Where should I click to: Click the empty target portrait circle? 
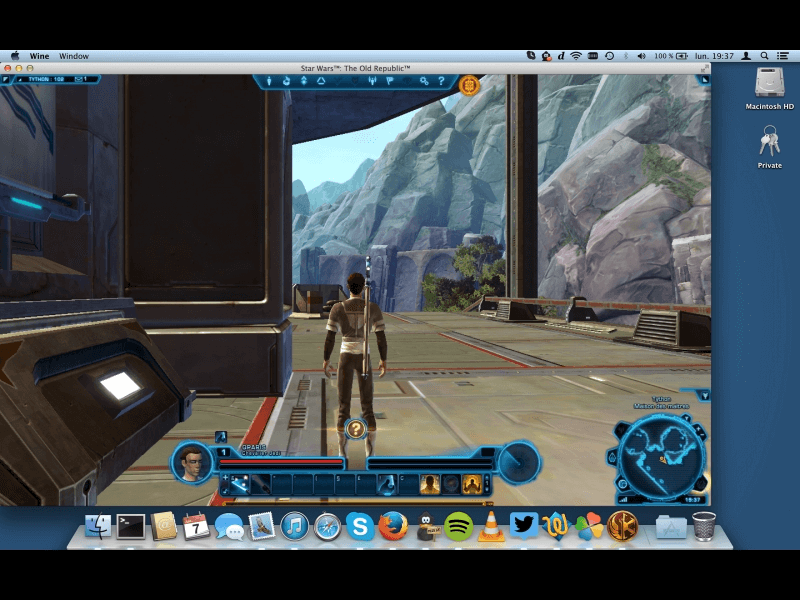(518, 461)
